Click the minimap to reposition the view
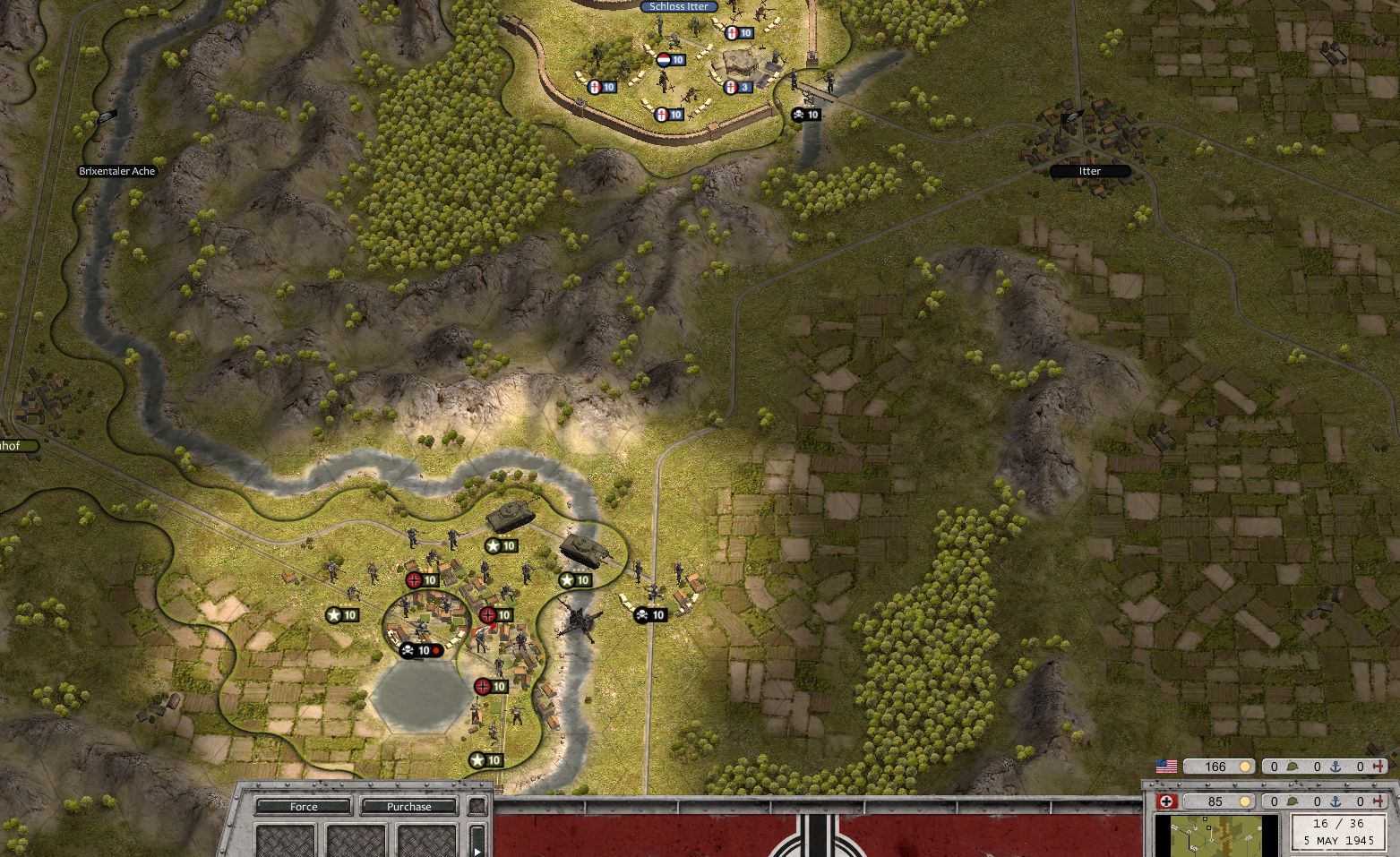Image resolution: width=1400 pixels, height=857 pixels. [1218, 837]
